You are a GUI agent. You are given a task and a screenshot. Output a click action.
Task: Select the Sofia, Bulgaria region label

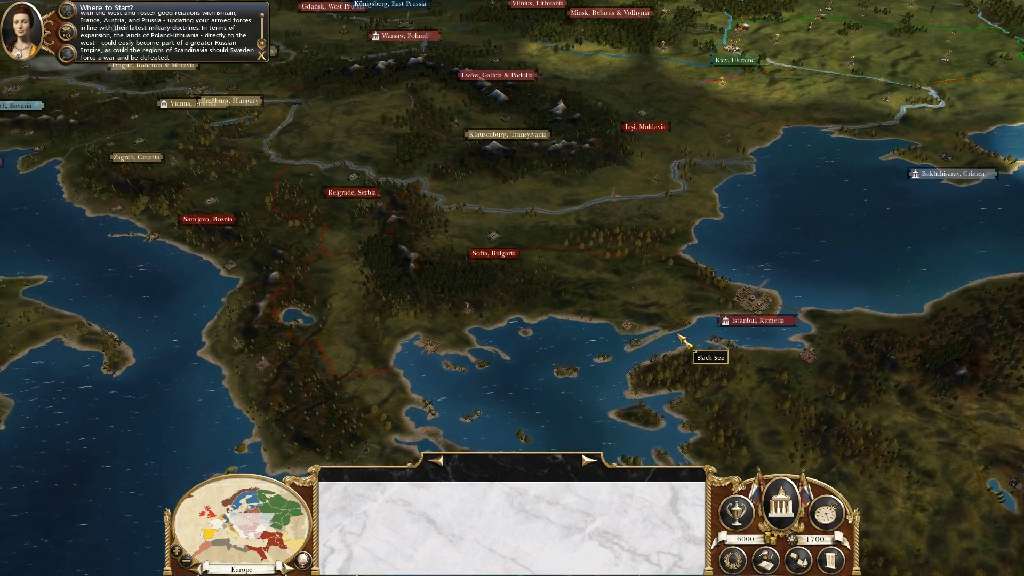(494, 254)
